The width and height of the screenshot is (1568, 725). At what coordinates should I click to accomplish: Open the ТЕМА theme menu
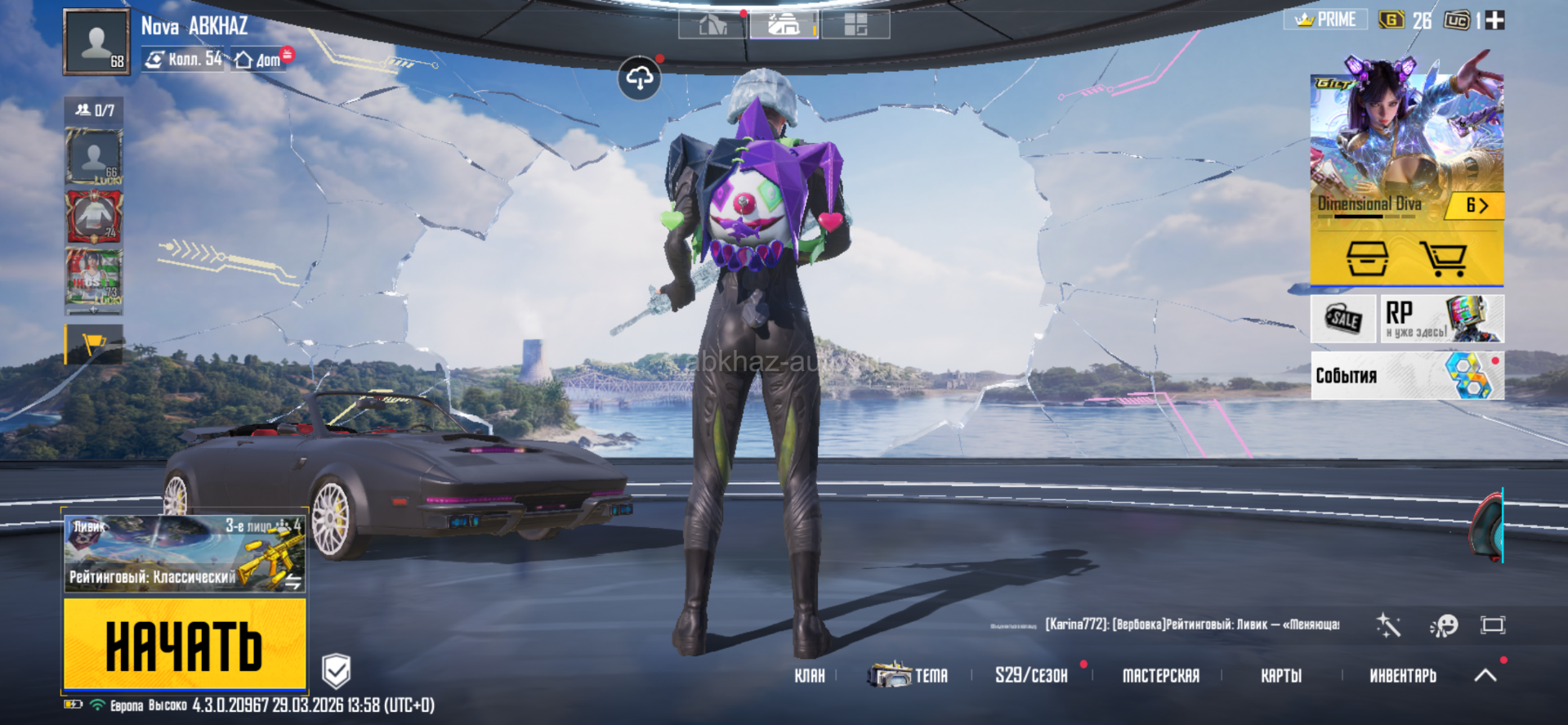909,676
